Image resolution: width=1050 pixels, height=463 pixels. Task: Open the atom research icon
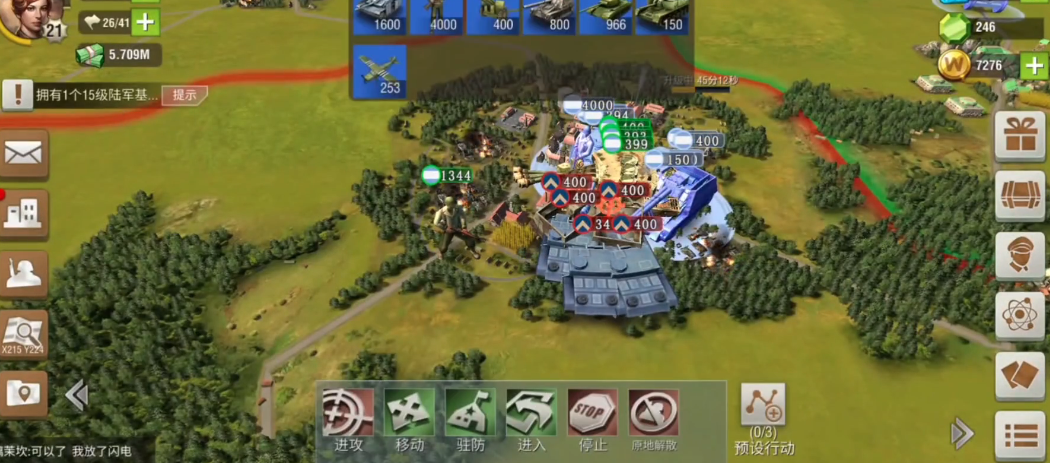point(1020,315)
